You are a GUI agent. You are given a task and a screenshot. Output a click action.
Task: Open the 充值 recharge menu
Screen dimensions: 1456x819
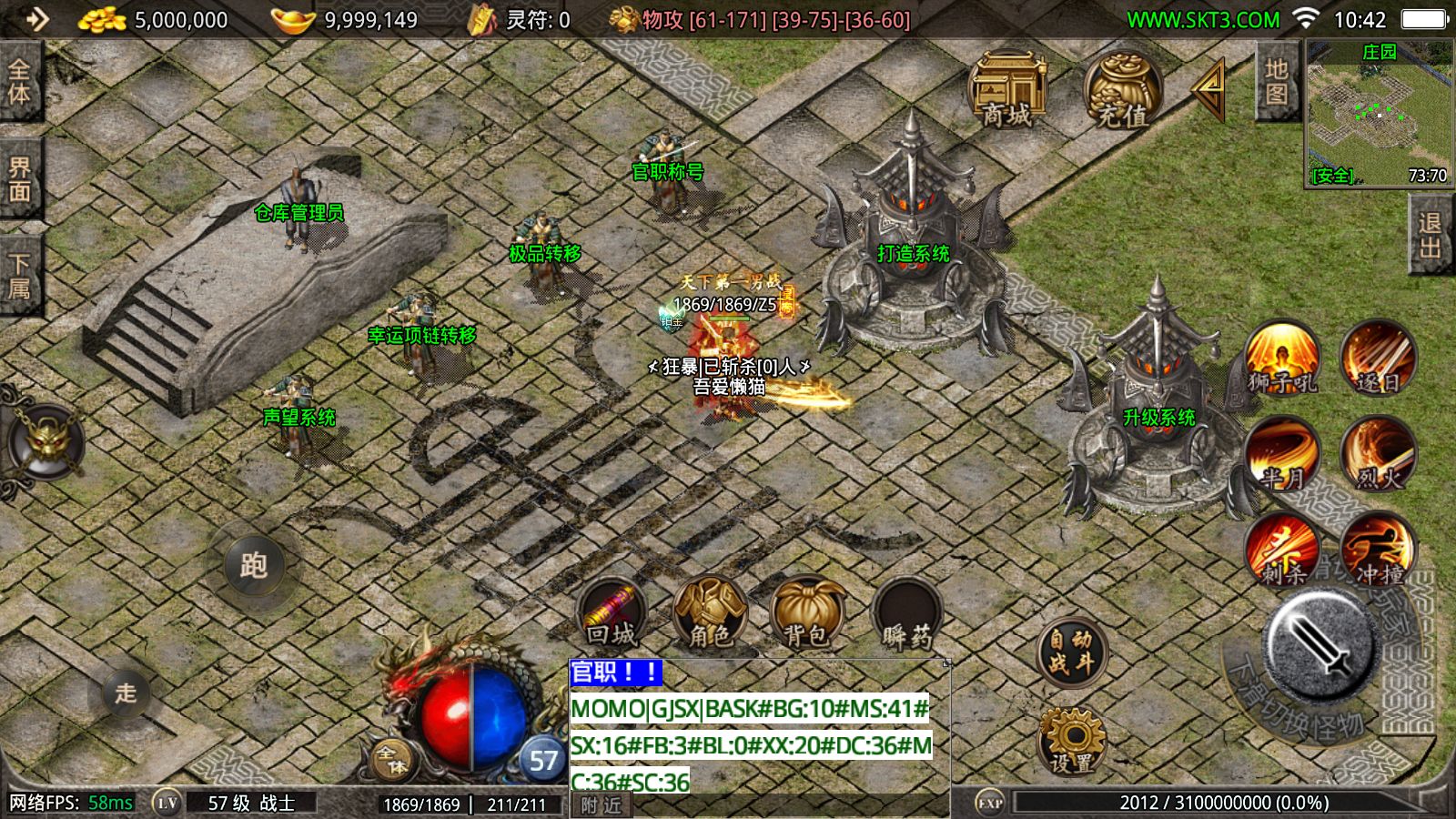1121,89
